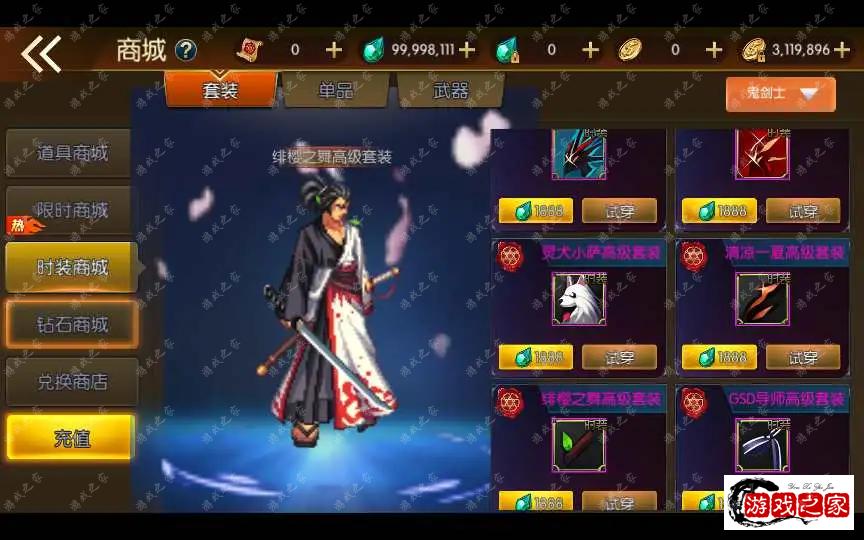Open the 限时商城 category
The height and width of the screenshot is (540, 864).
[x=72, y=211]
